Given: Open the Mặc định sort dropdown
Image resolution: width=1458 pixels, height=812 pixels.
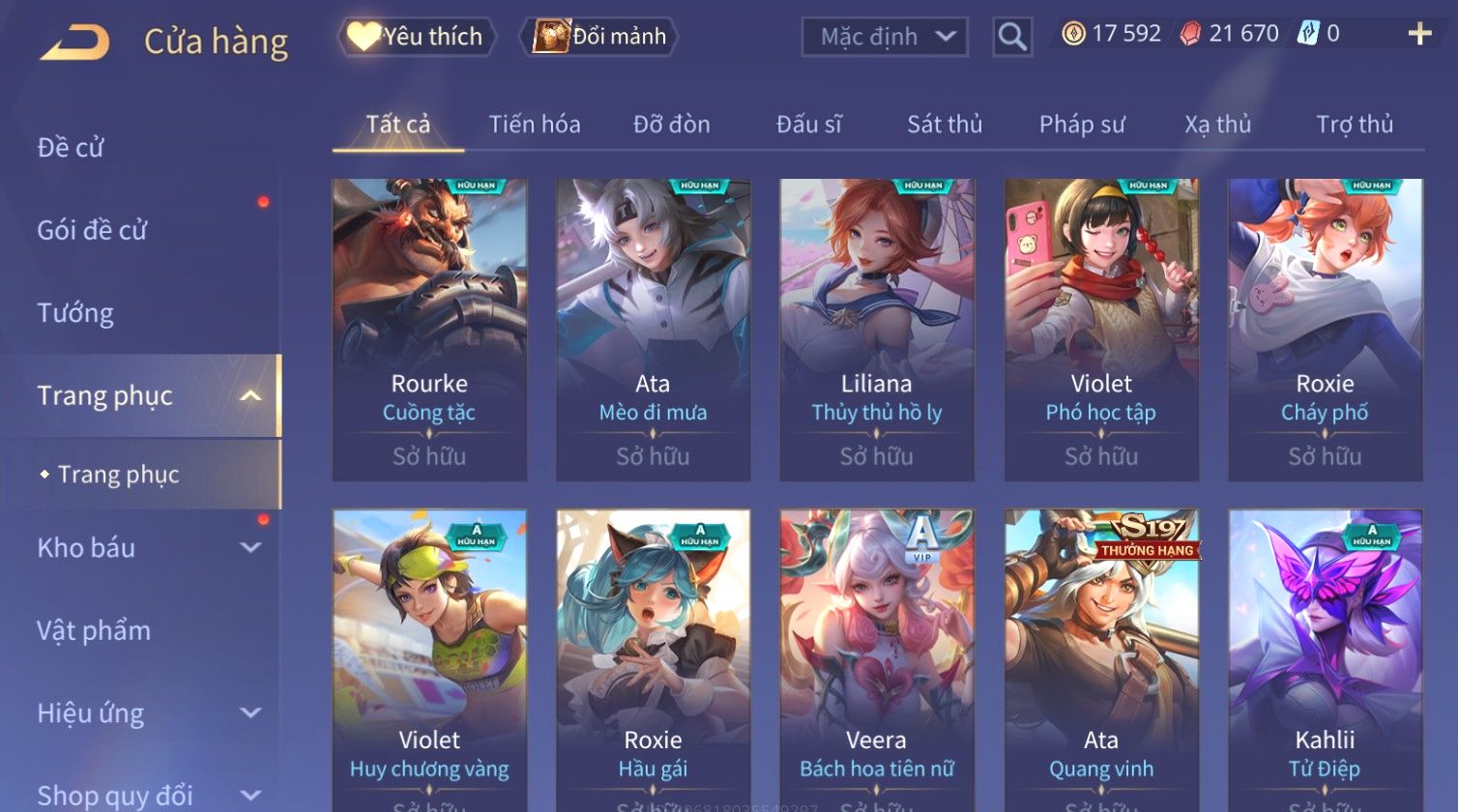Looking at the screenshot, I should tap(885, 38).
